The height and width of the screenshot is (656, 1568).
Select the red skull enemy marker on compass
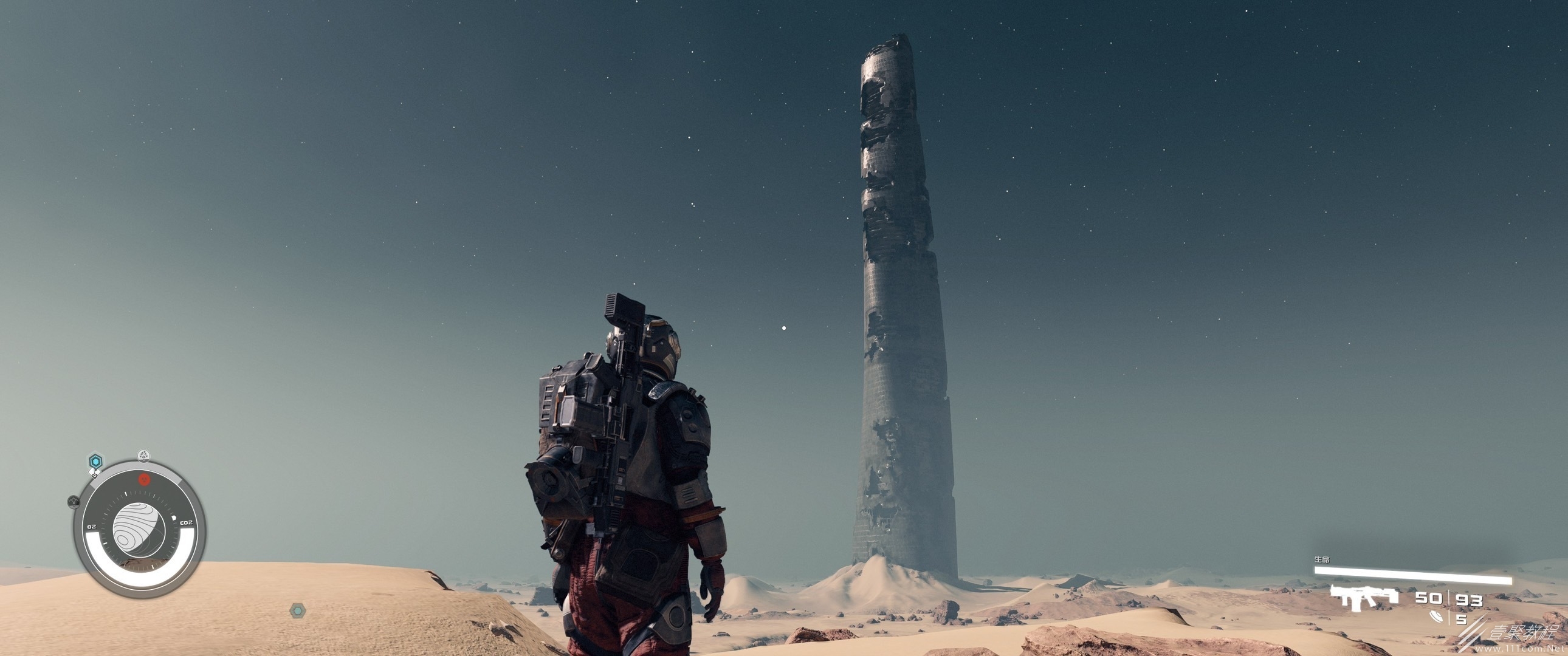tap(143, 479)
